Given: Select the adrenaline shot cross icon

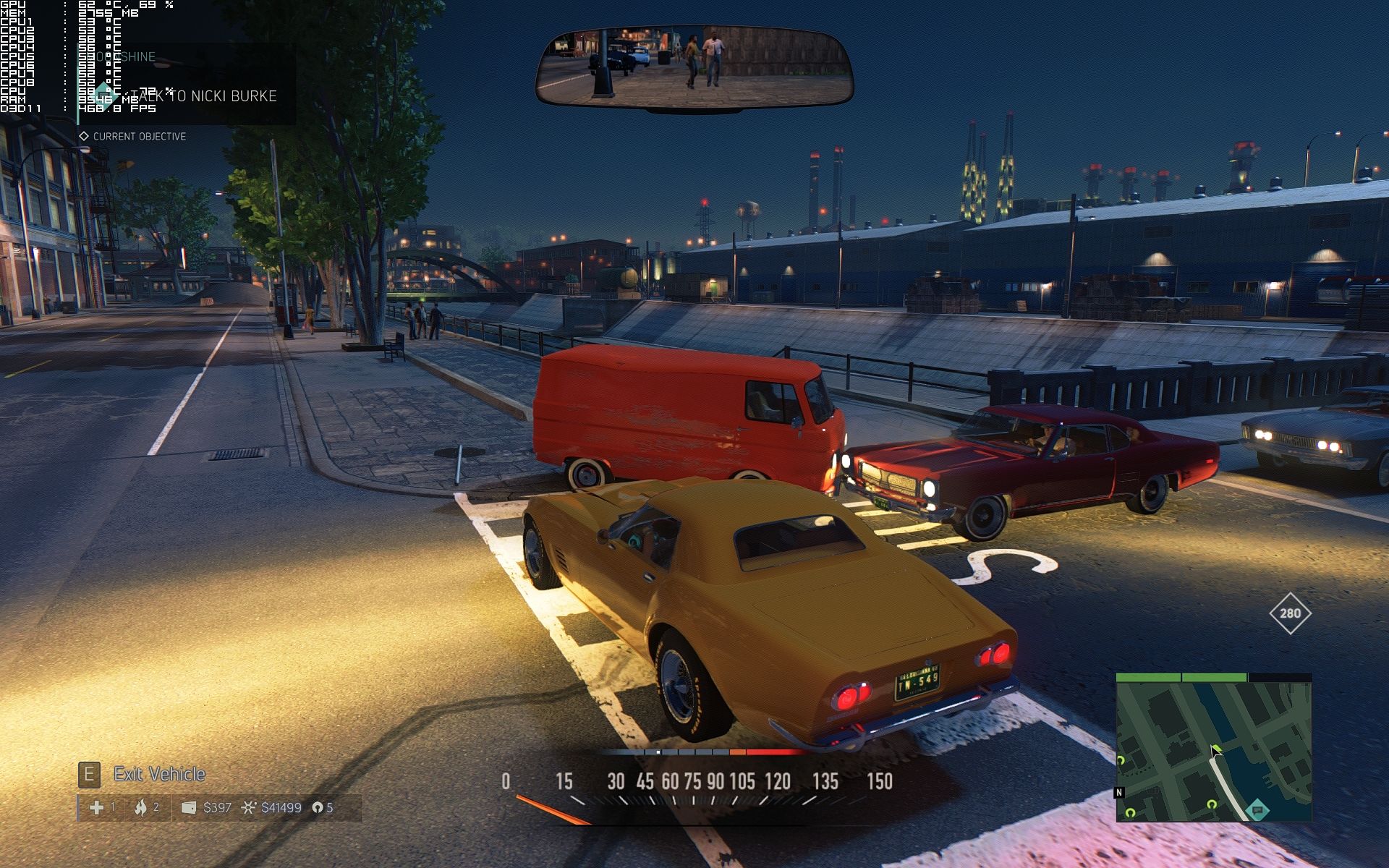Looking at the screenshot, I should [96, 807].
